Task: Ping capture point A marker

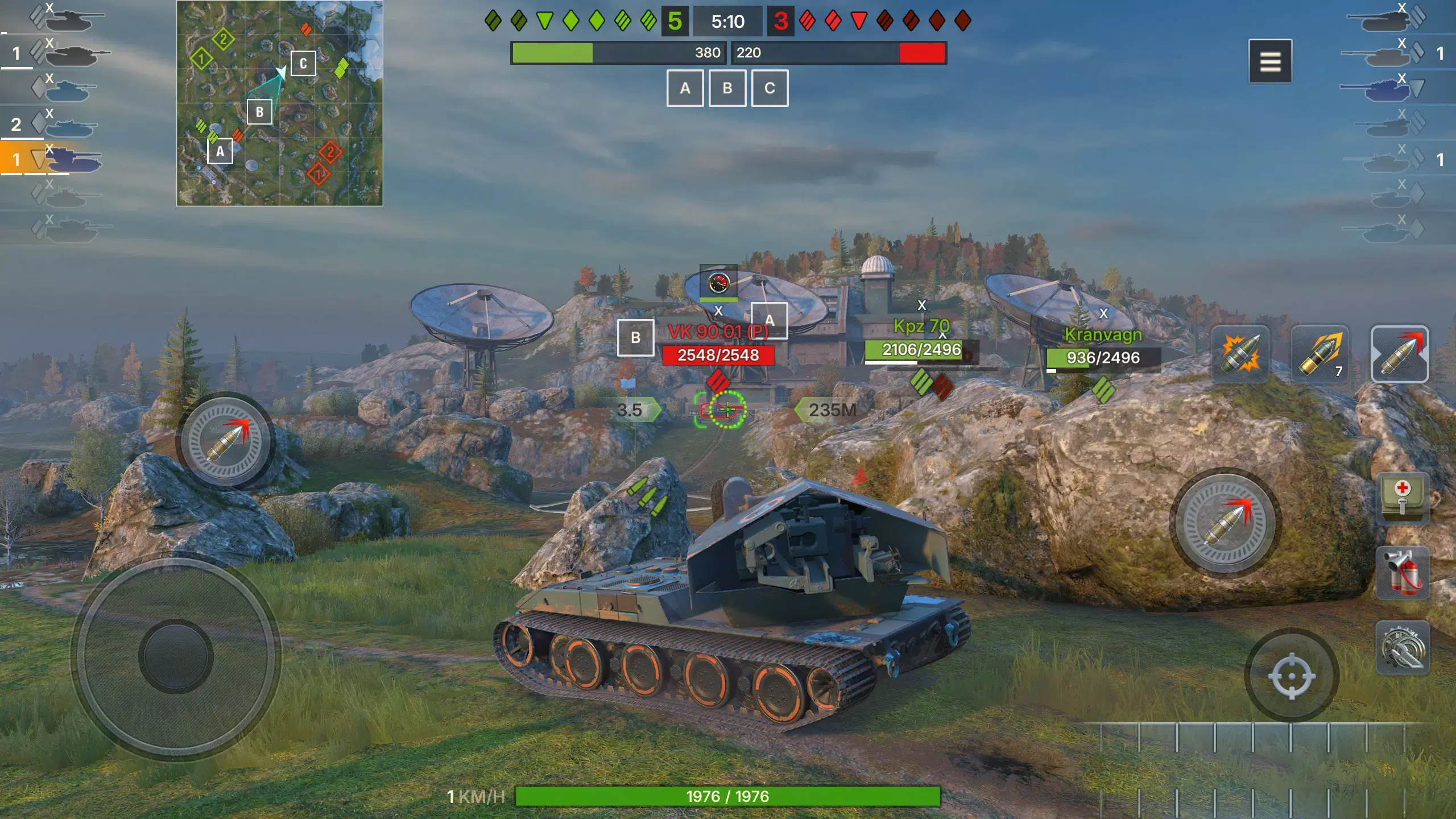Action: pos(685,88)
